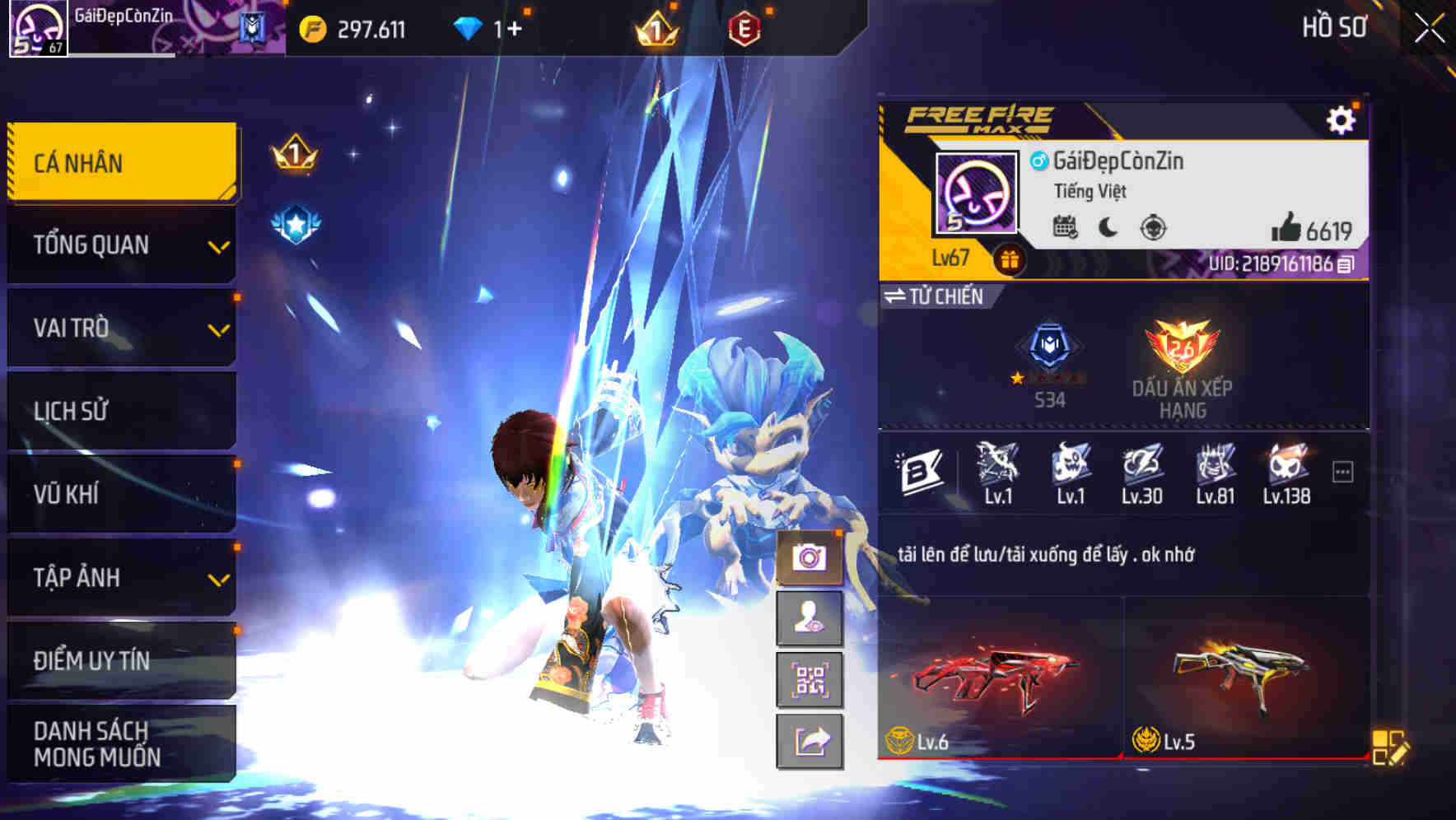1456x820 pixels.
Task: Open the diamond top-up icon in the top bar
Action: click(467, 26)
